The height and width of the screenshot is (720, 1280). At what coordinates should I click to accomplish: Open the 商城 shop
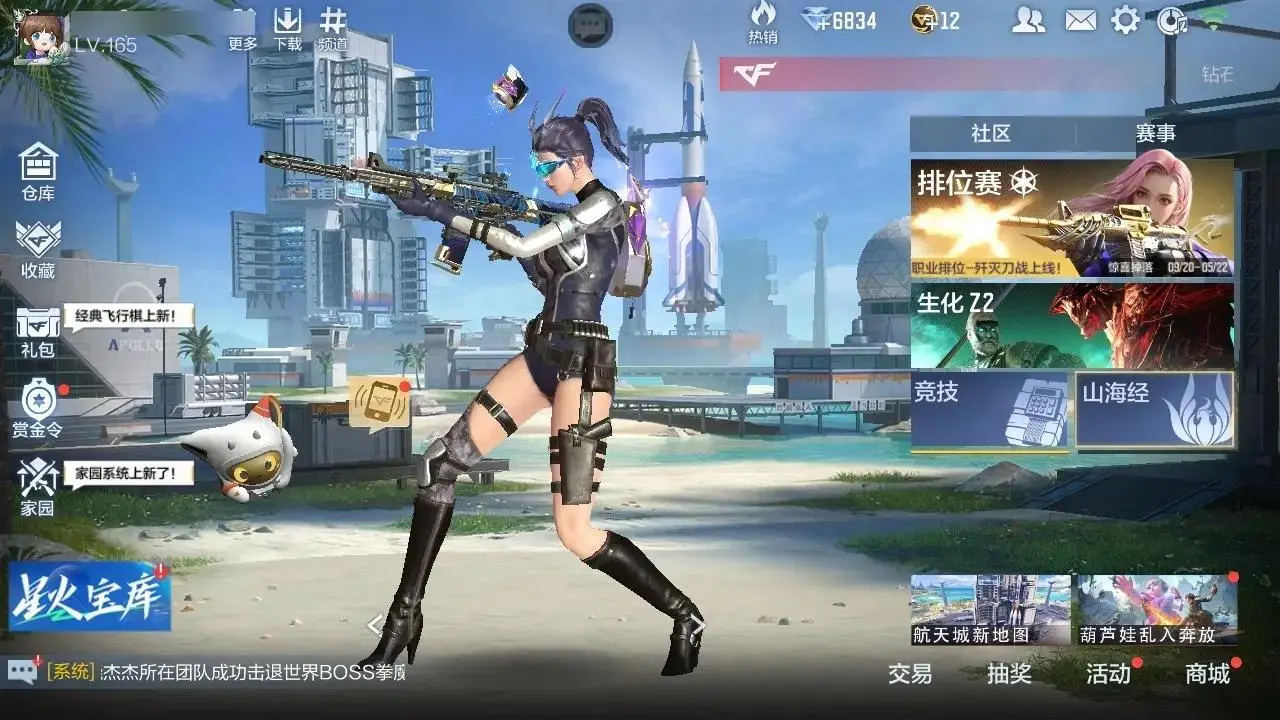[1207, 674]
